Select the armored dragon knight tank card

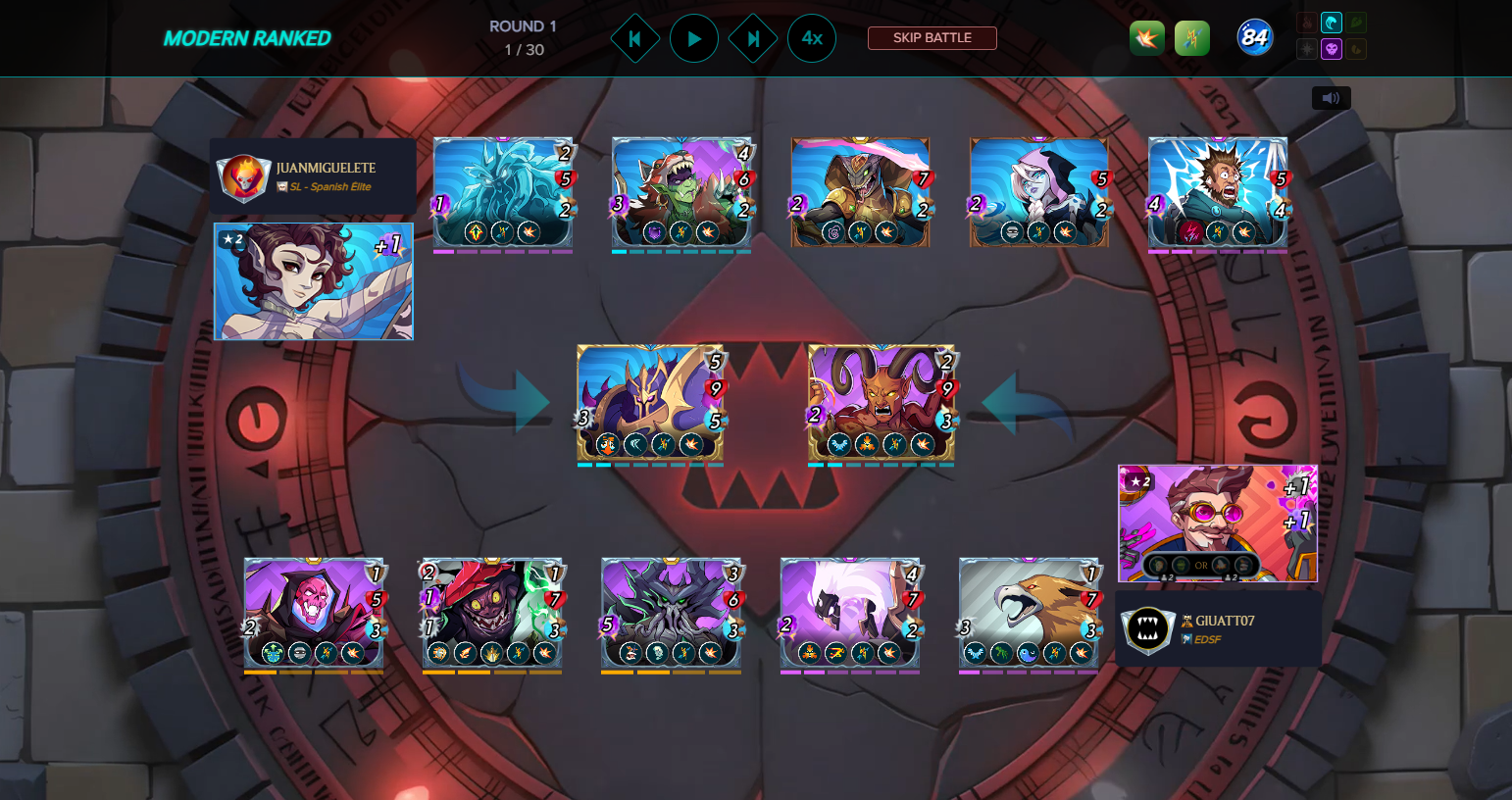coord(650,402)
